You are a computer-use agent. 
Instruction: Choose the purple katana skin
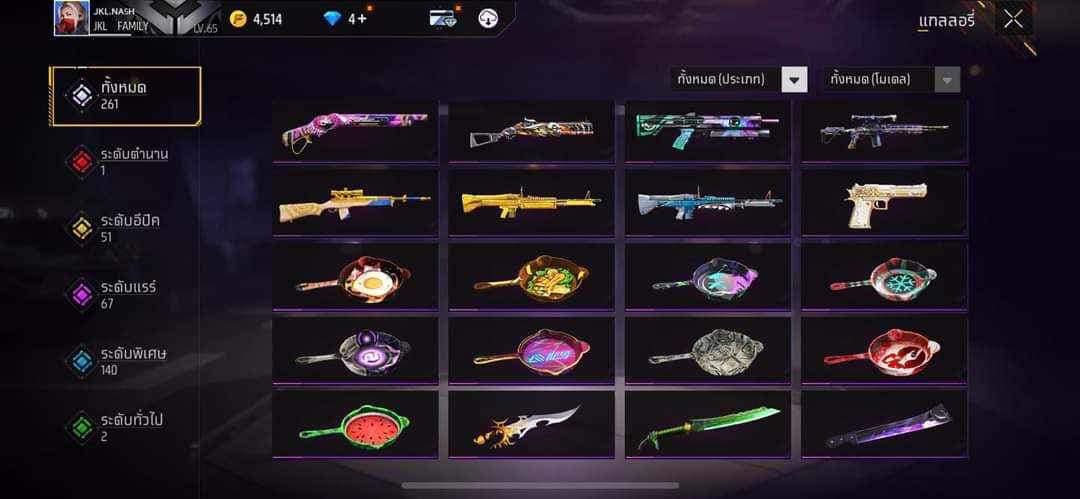coord(884,425)
